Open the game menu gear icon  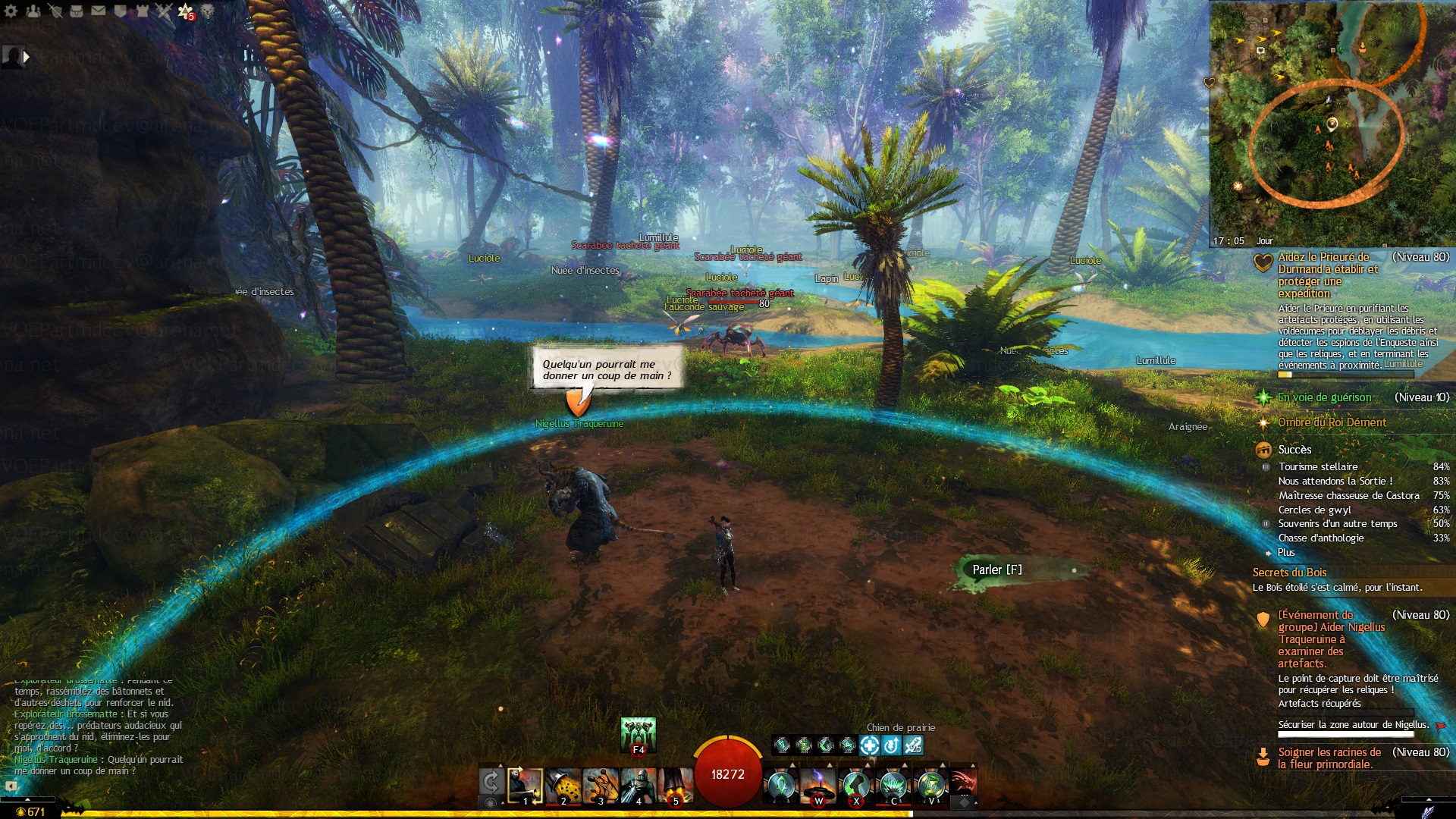coord(11,11)
